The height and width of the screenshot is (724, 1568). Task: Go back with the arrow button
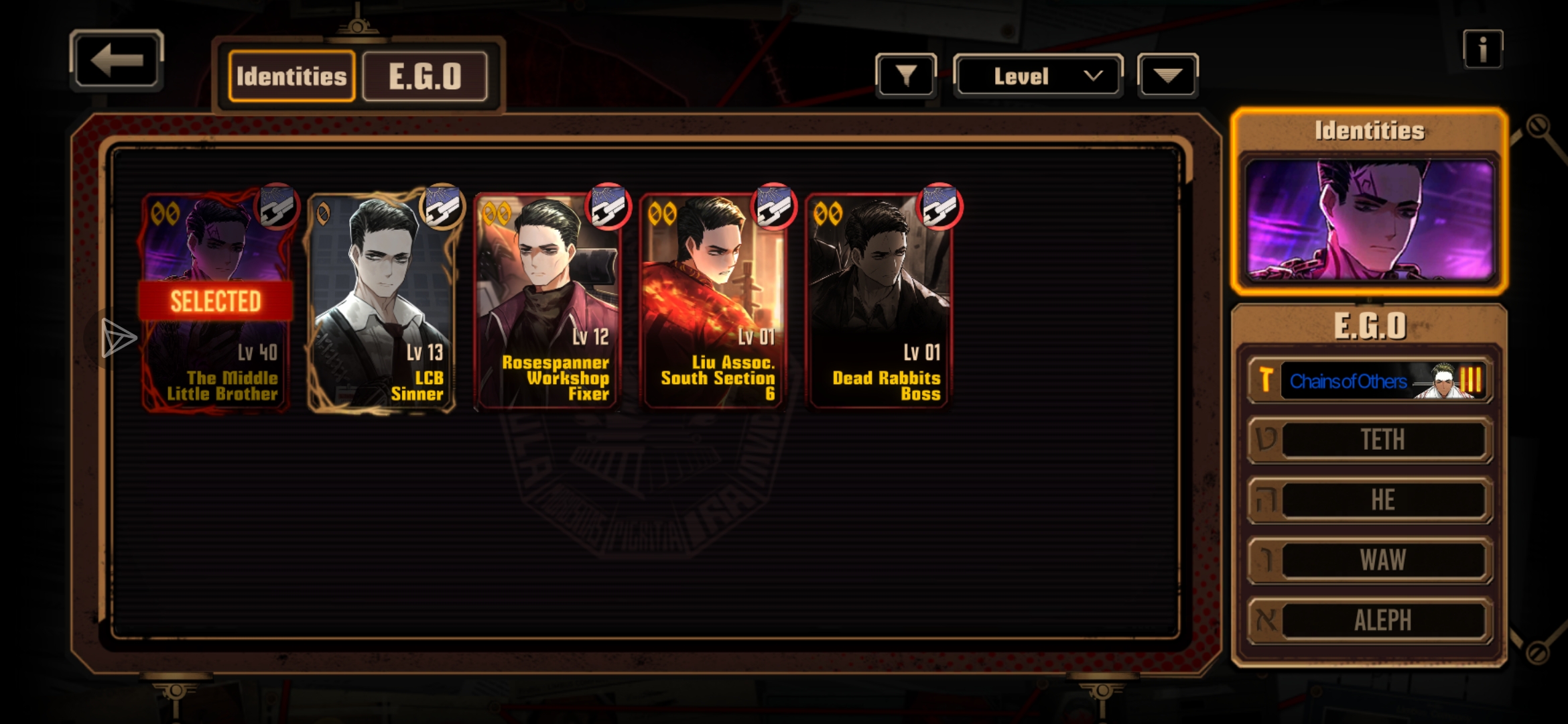[x=117, y=60]
